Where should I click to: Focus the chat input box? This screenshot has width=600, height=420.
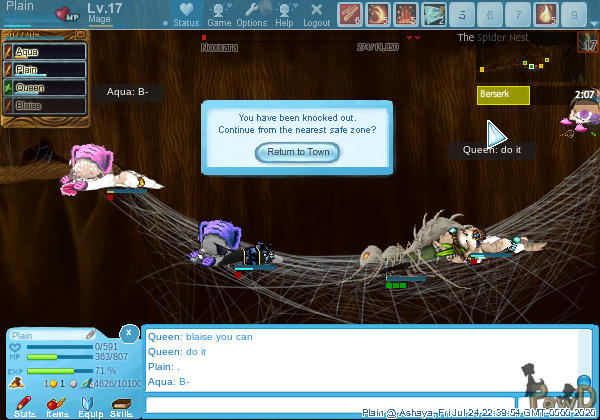pos(330,404)
